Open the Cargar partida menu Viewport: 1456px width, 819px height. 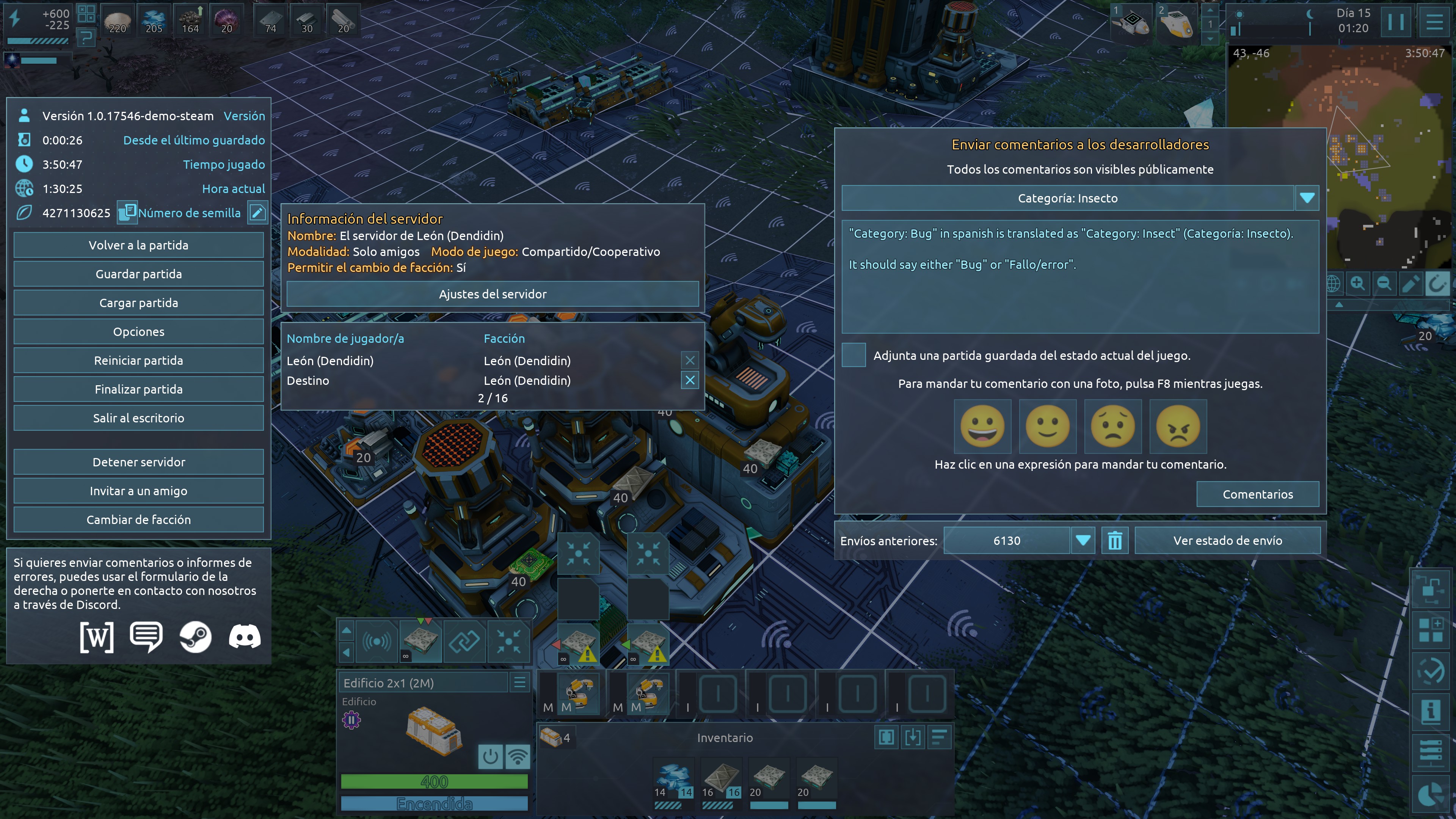tap(138, 303)
